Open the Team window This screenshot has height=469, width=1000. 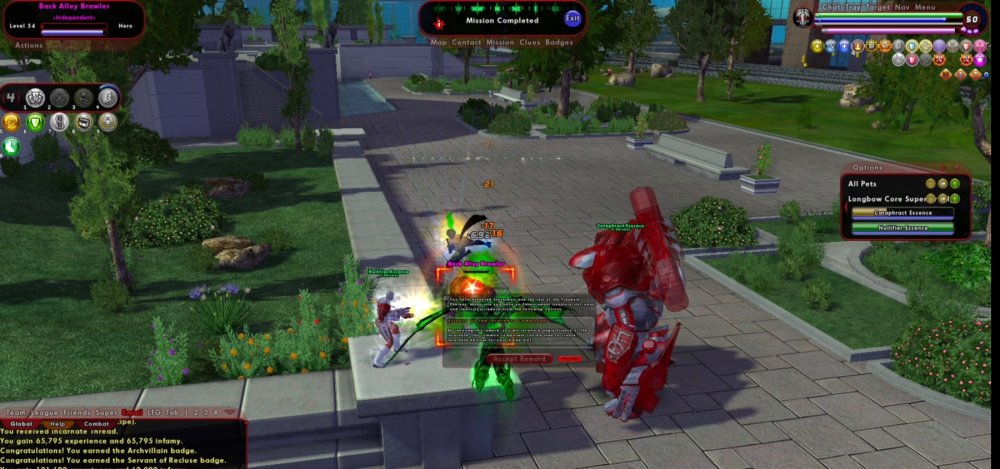coord(17,411)
